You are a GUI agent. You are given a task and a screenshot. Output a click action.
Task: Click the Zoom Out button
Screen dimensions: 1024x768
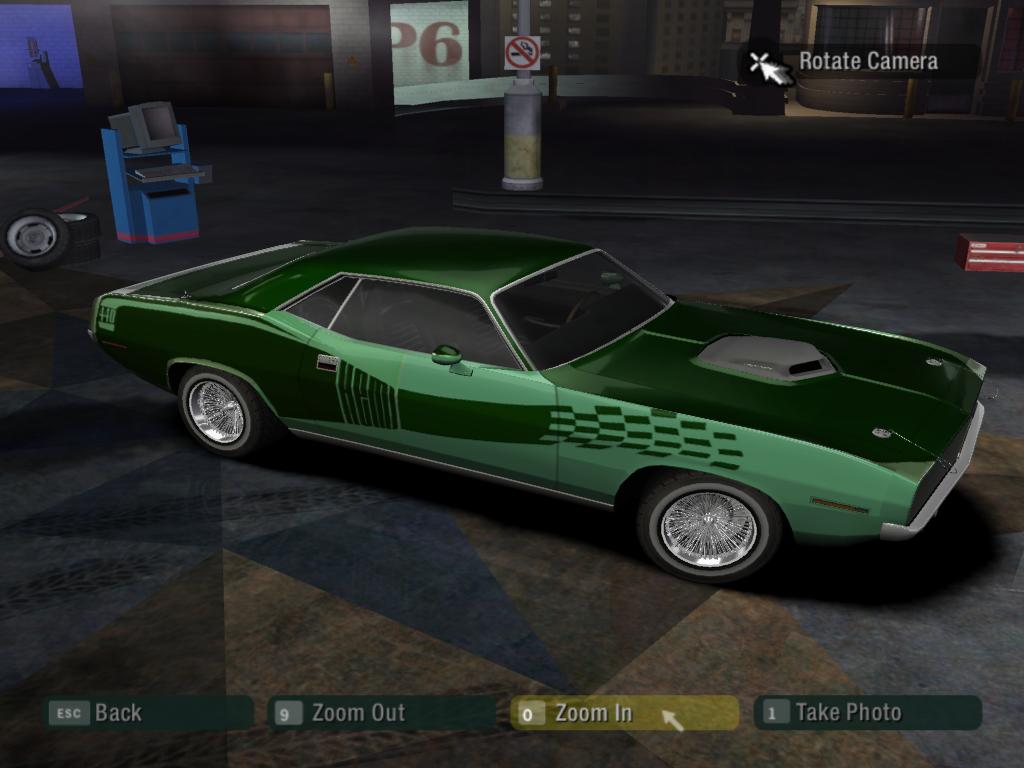381,713
